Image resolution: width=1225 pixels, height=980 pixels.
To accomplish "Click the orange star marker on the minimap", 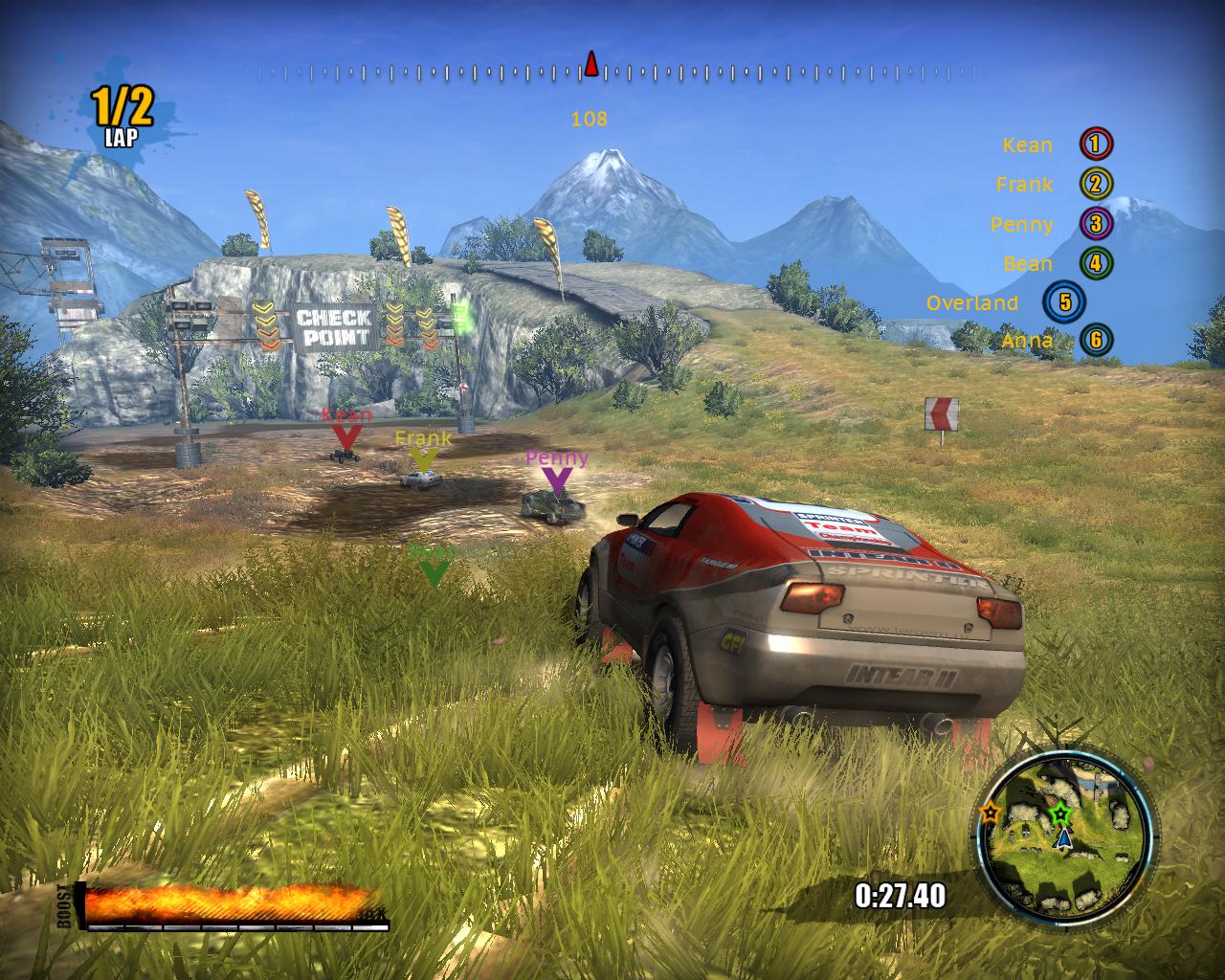I will pyautogui.click(x=990, y=813).
